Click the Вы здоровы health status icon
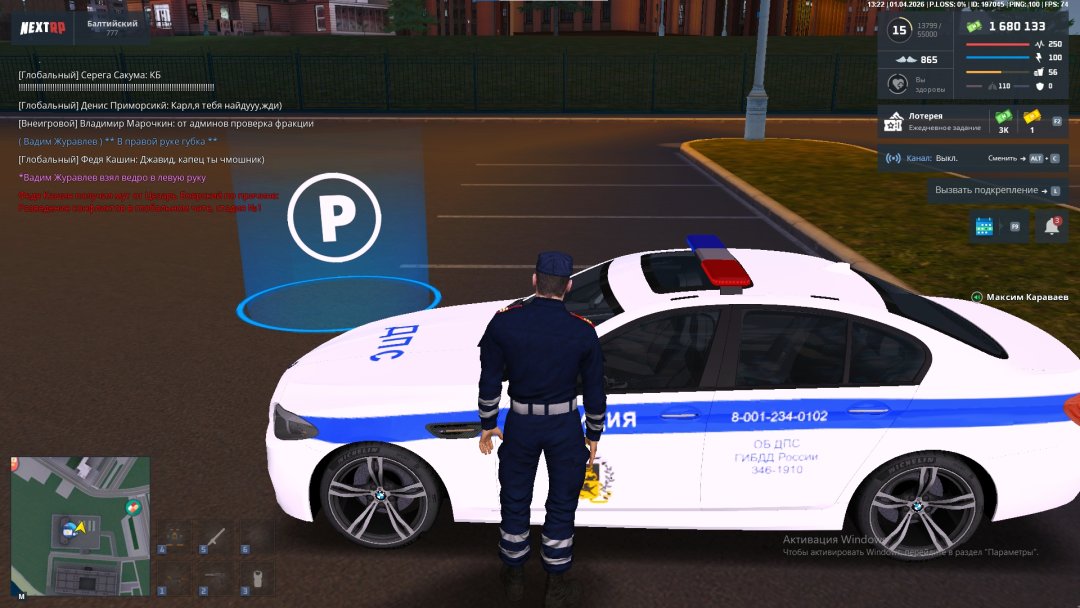The image size is (1080, 608). pyautogui.click(x=898, y=84)
